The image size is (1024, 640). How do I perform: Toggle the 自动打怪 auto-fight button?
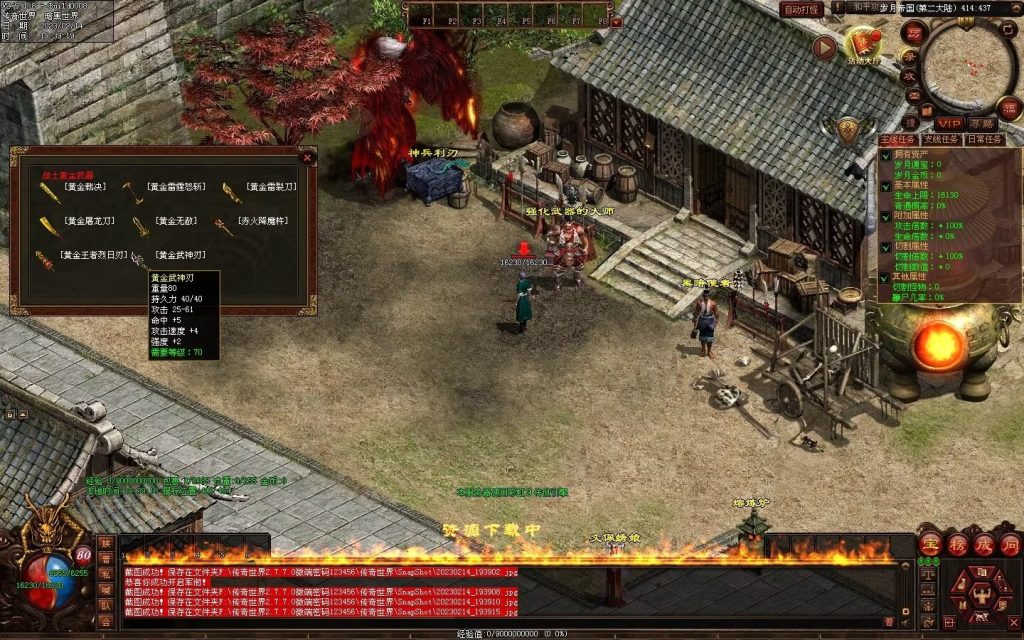(801, 9)
